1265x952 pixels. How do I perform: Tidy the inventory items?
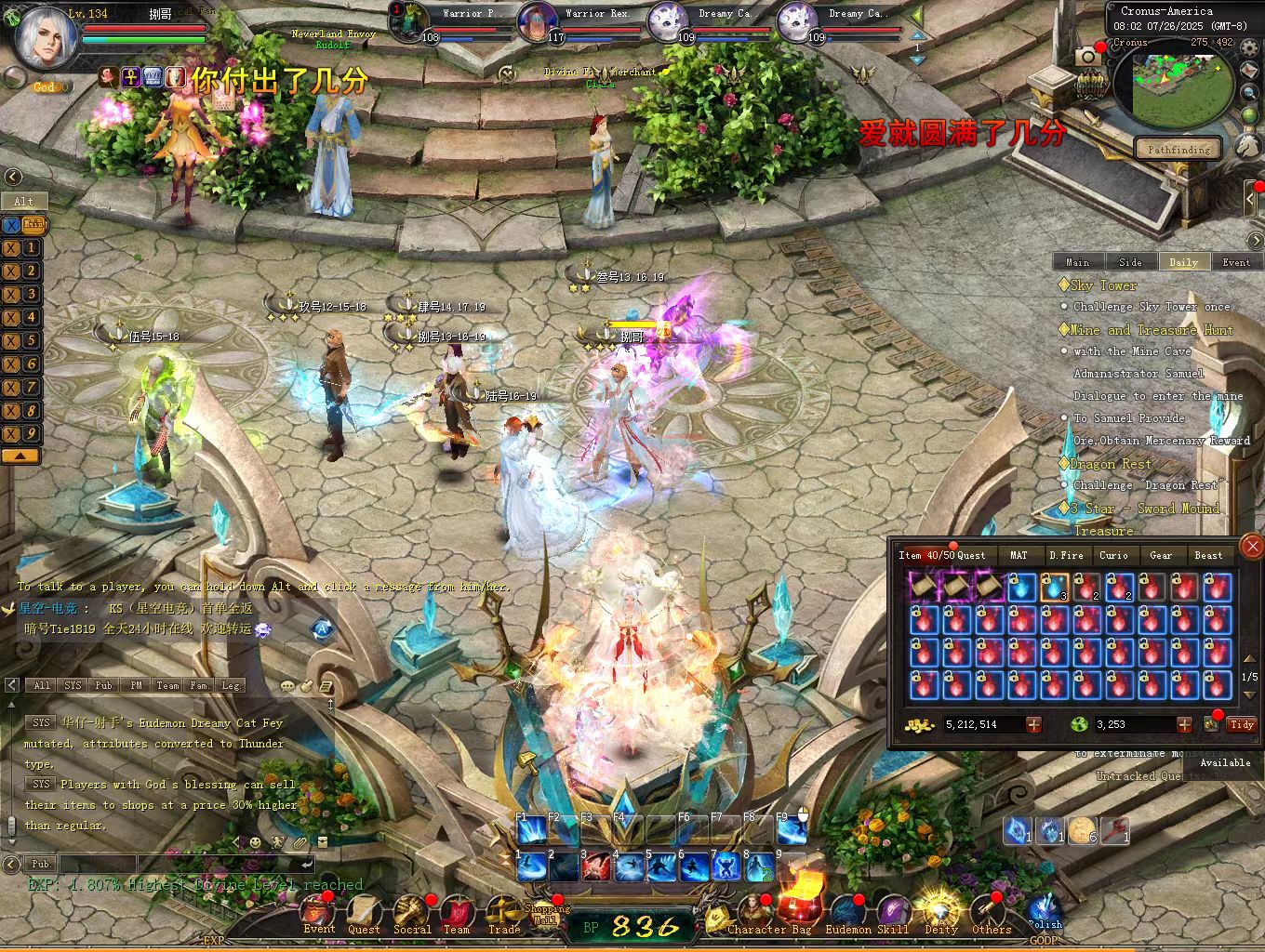coord(1242,724)
